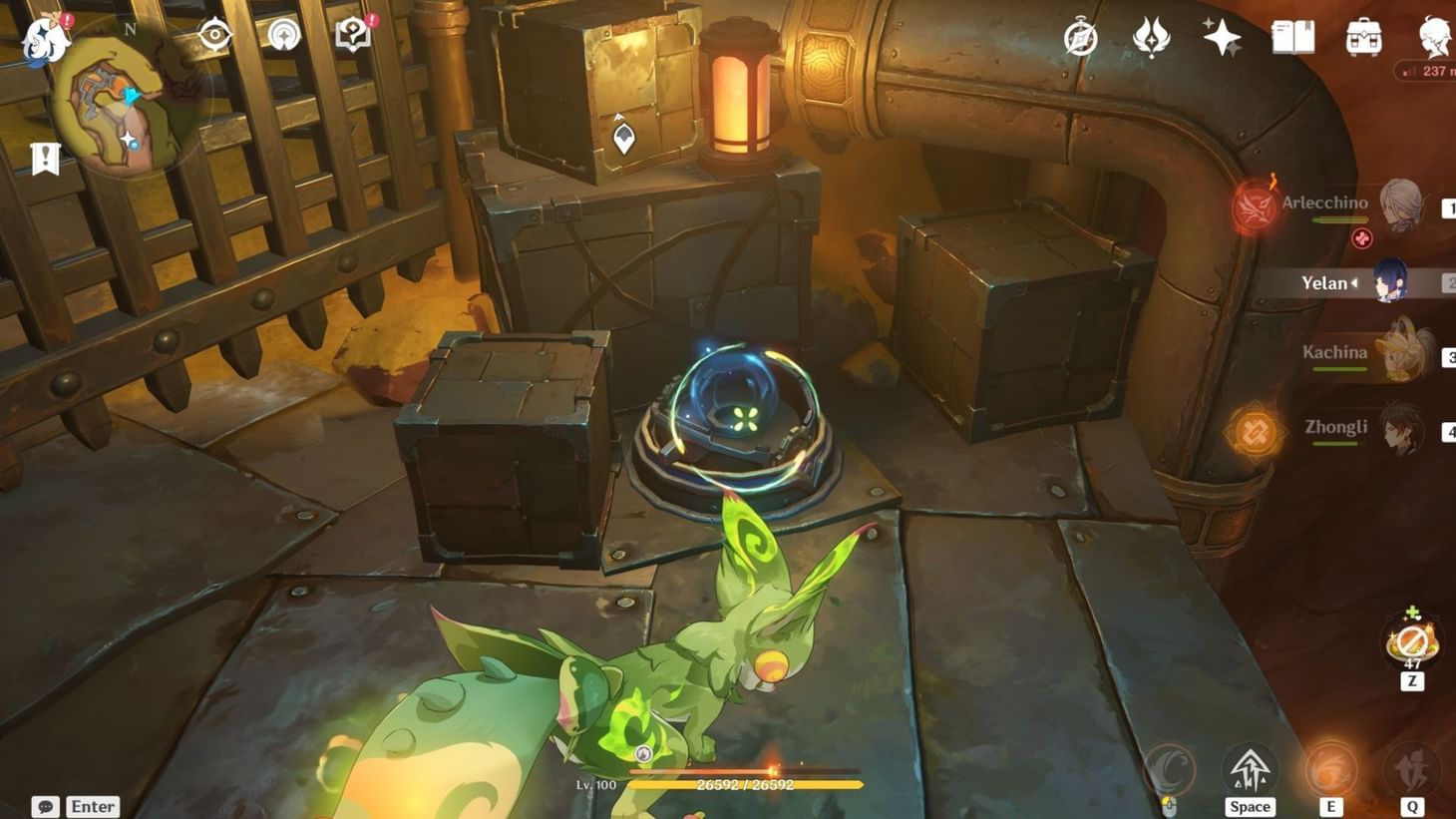The height and width of the screenshot is (819, 1456).
Task: Open the Adventurer Handbook book icon
Action: click(x=1290, y=38)
